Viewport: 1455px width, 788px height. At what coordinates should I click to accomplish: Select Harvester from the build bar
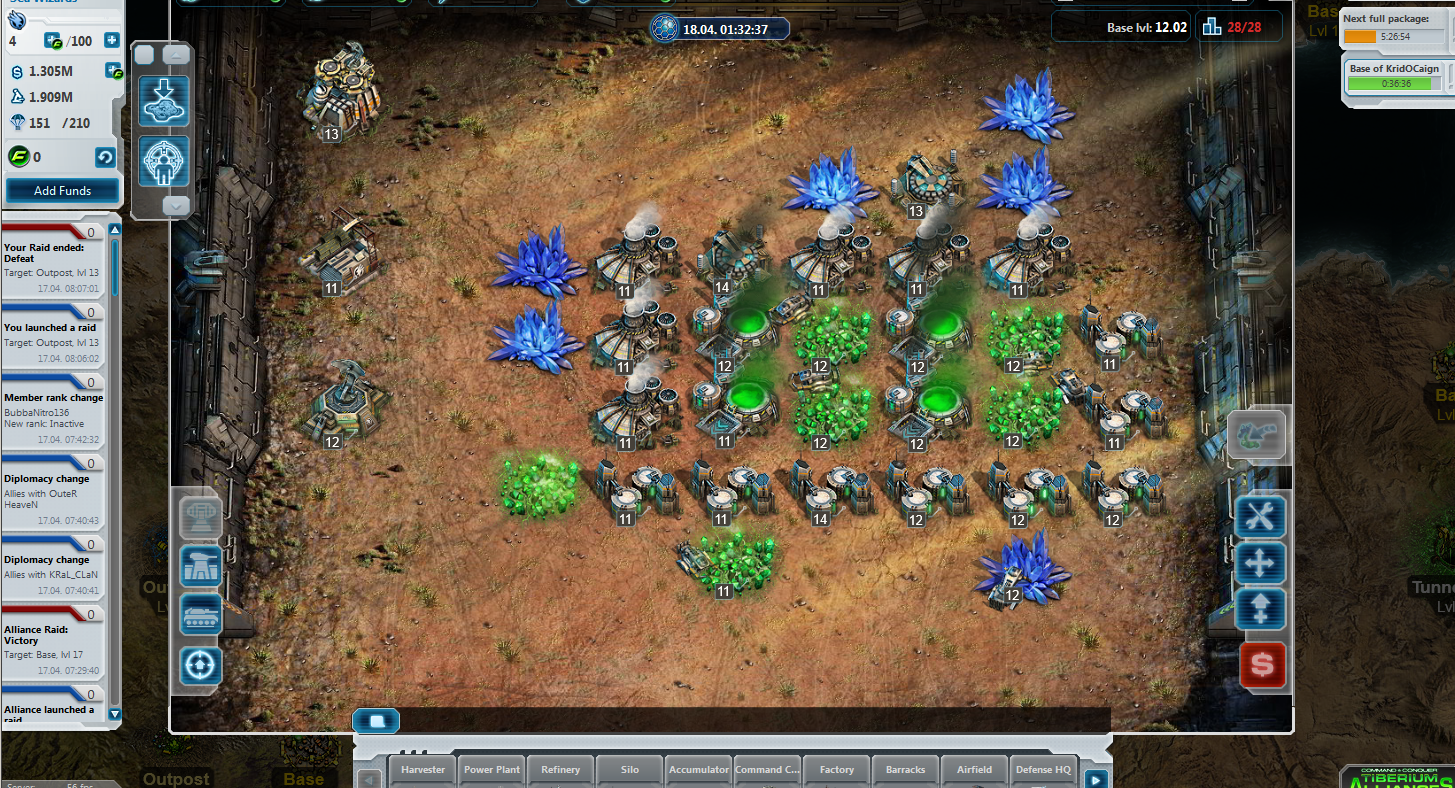click(423, 770)
